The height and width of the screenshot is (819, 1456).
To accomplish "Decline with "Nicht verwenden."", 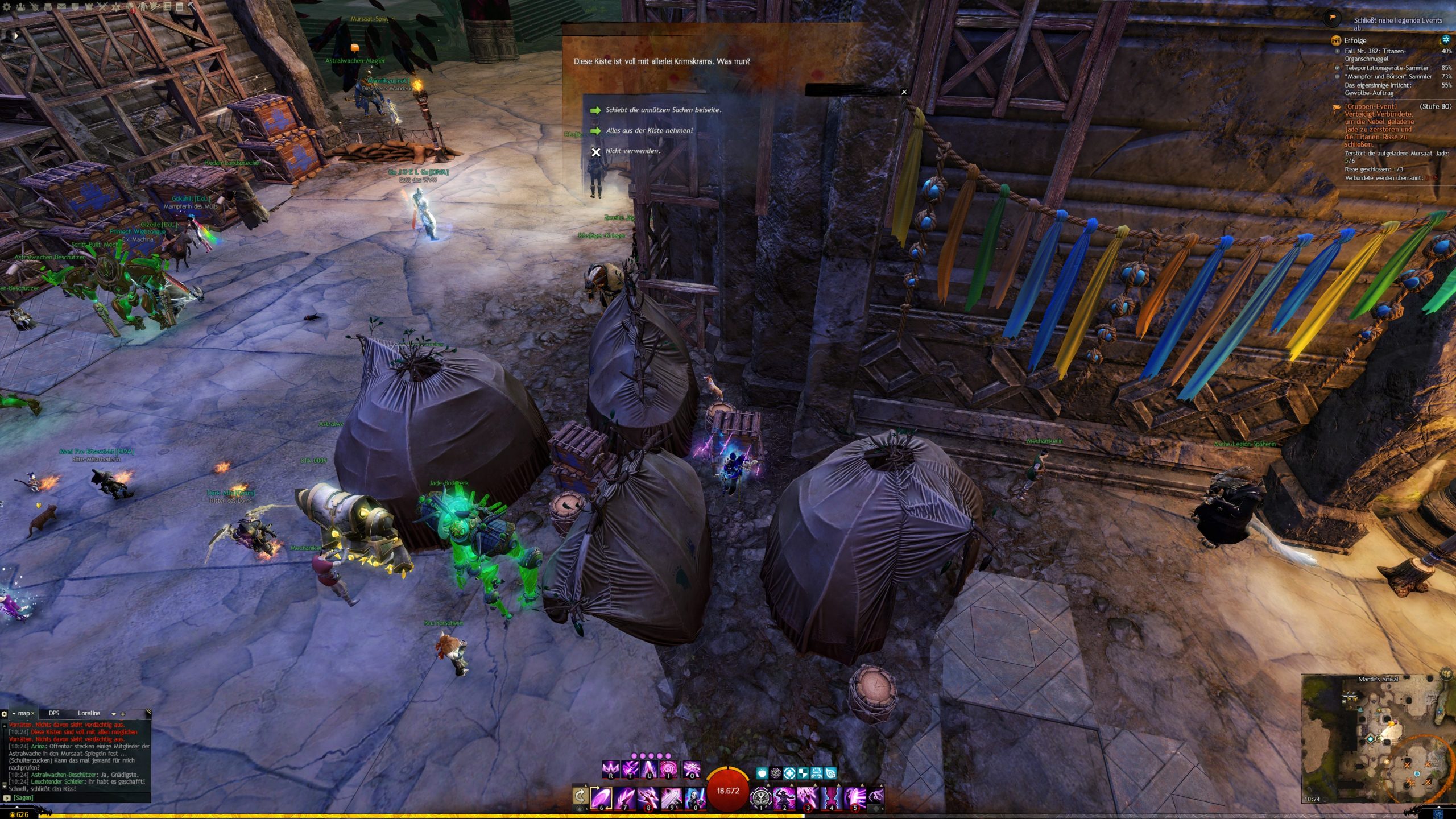I will pyautogui.click(x=632, y=151).
